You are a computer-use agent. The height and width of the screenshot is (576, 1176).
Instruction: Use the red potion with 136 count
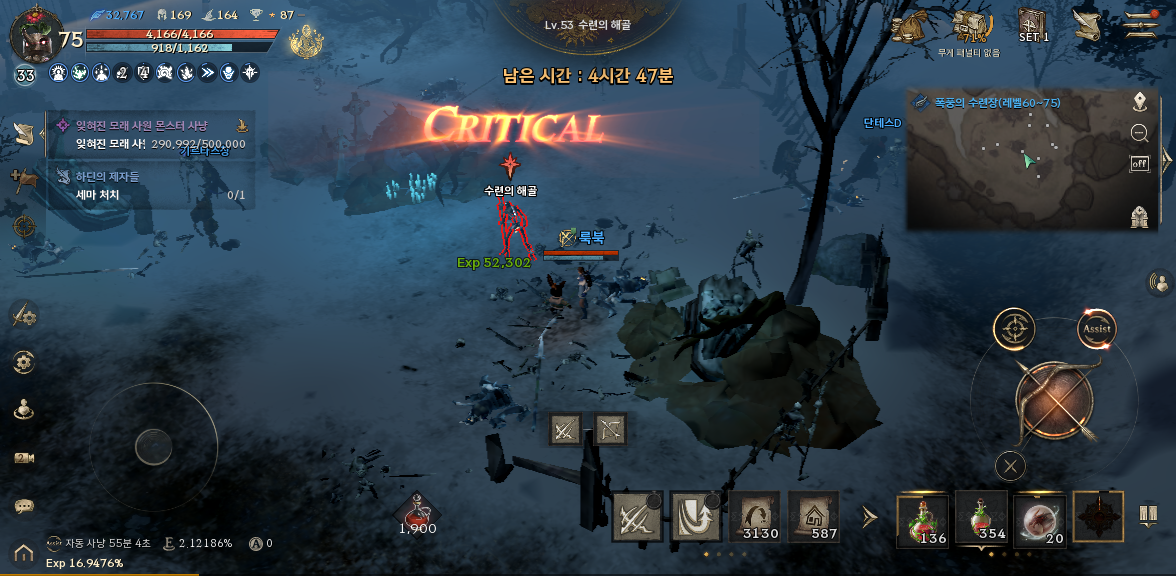pos(926,519)
